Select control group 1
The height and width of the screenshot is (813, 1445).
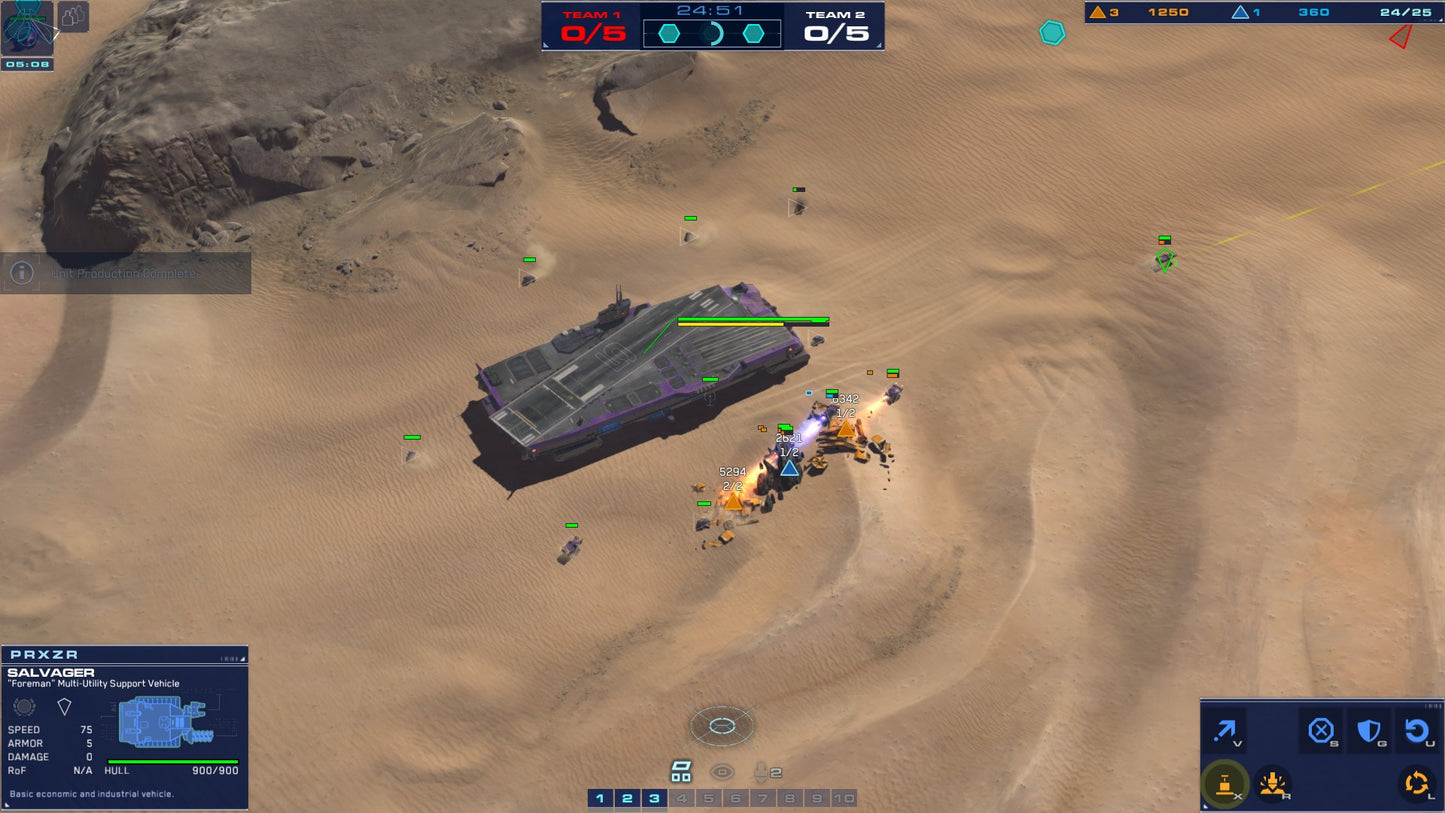pyautogui.click(x=600, y=798)
